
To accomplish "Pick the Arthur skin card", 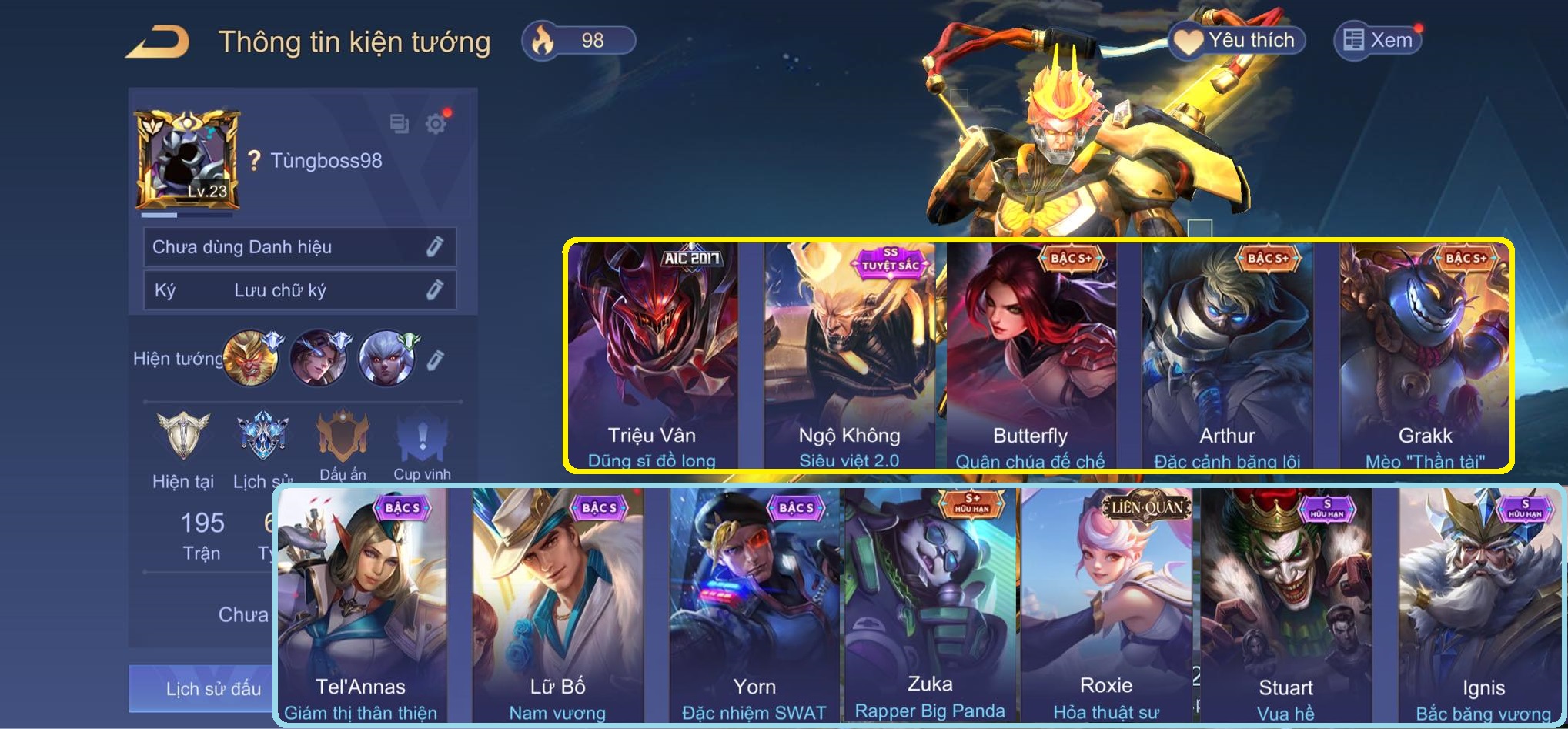I will 1227,354.
